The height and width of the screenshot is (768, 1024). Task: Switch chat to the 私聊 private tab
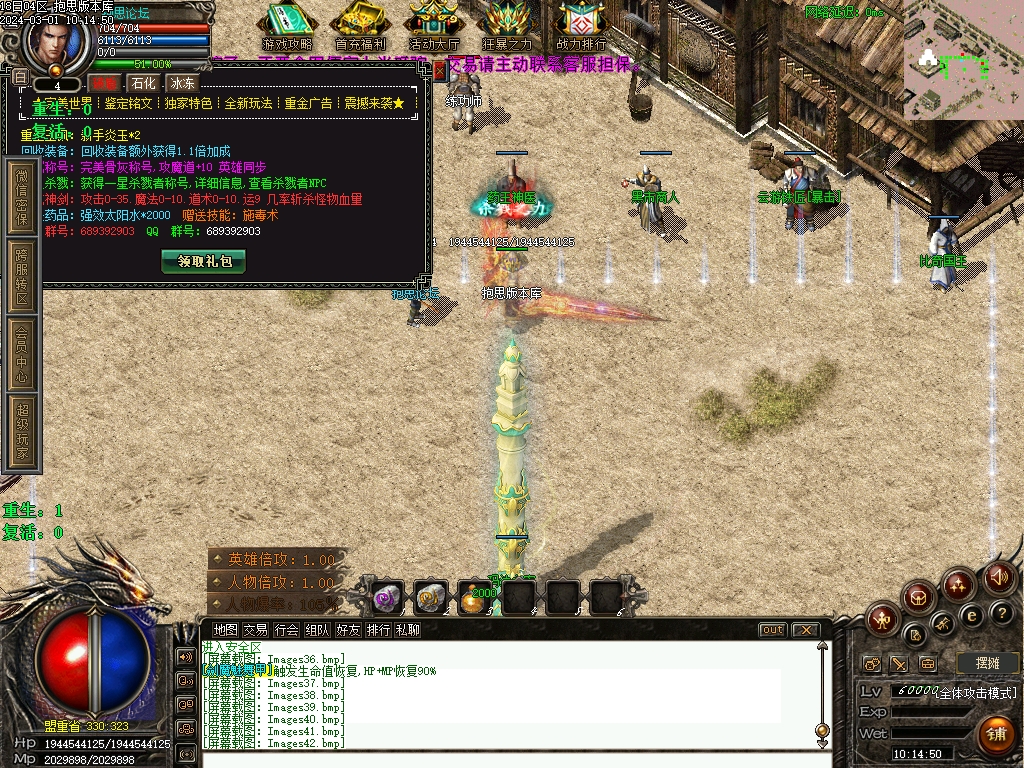(x=408, y=630)
